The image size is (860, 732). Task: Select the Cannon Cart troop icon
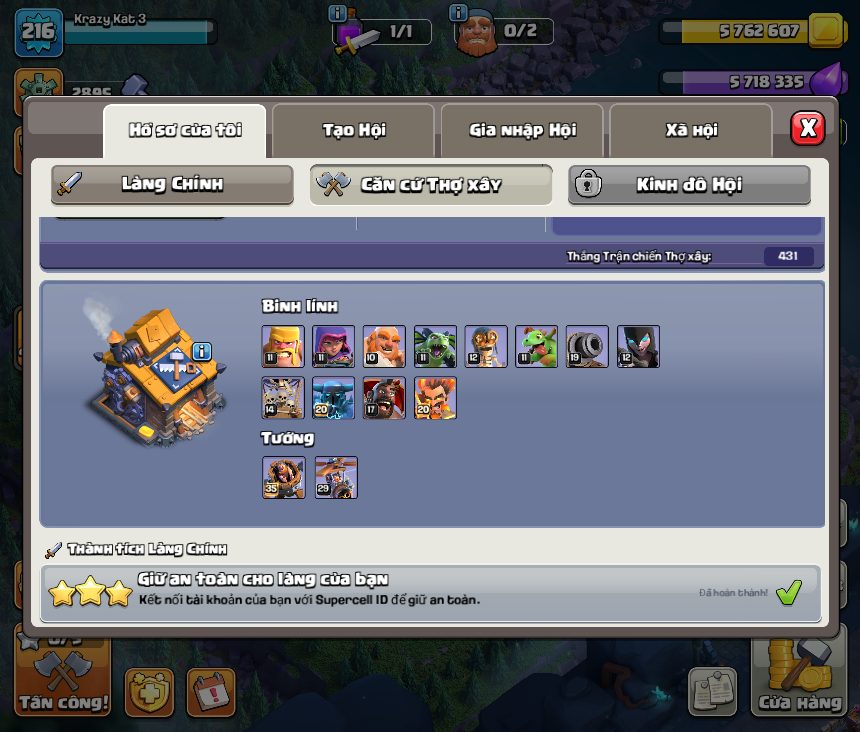tap(587, 347)
